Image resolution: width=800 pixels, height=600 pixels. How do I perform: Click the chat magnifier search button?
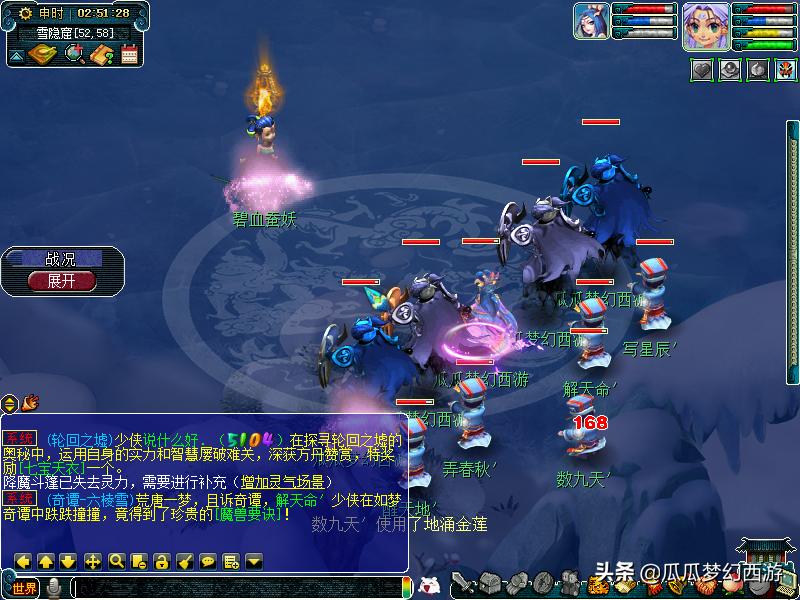point(116,561)
